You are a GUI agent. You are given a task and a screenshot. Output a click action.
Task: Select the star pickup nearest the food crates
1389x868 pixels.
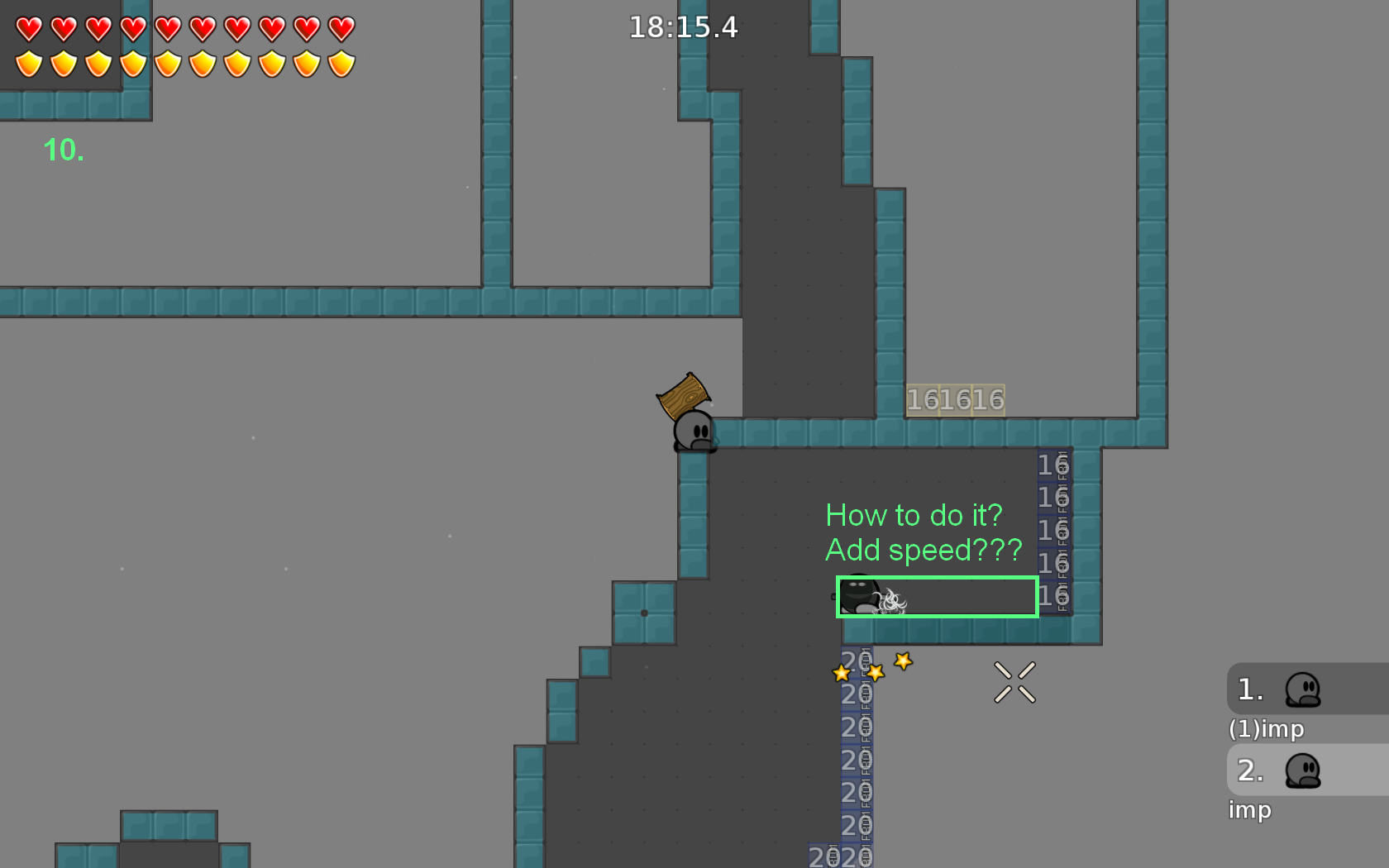click(842, 674)
